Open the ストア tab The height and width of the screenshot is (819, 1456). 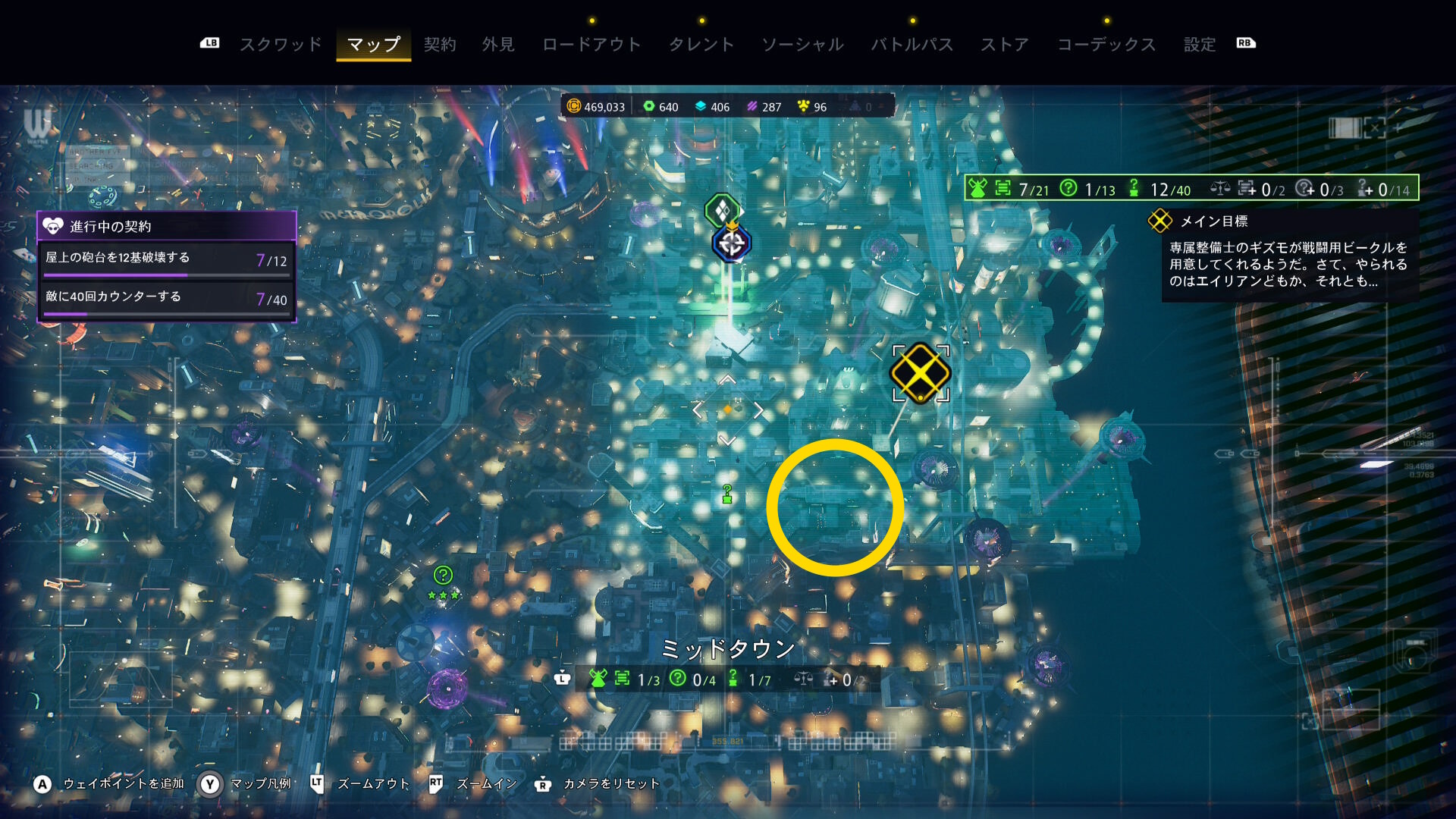1005,45
